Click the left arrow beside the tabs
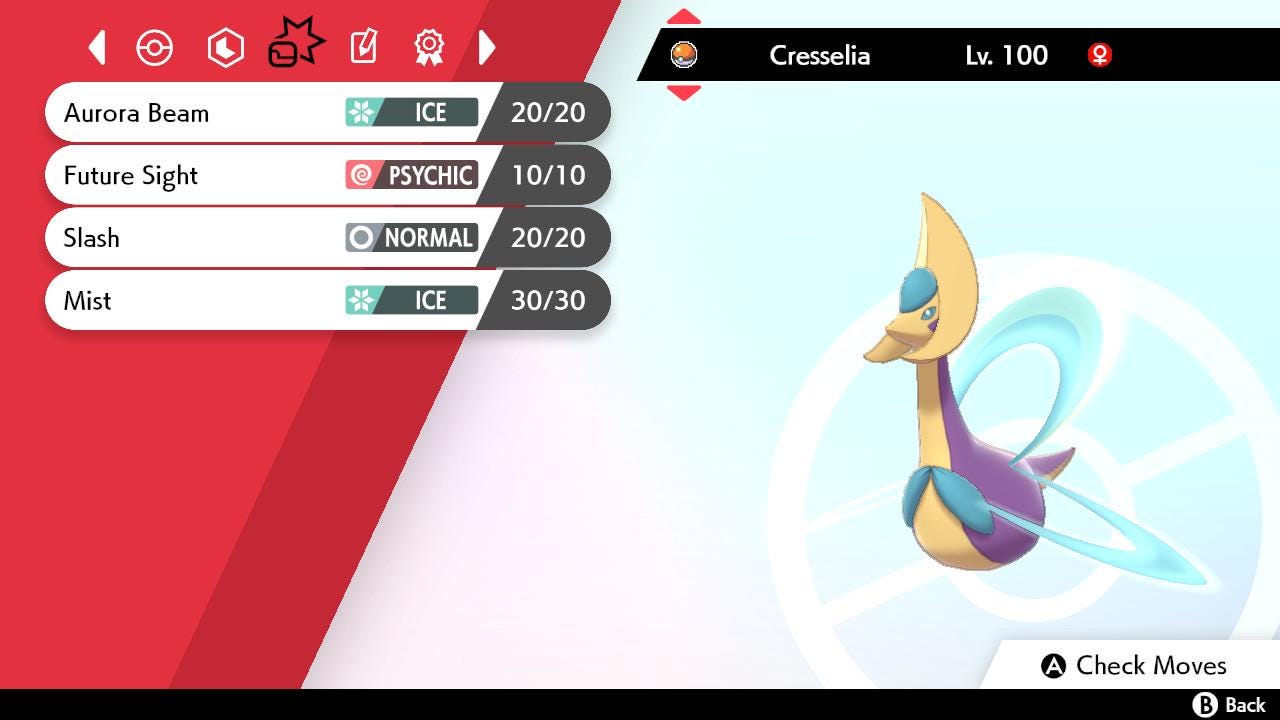The image size is (1280, 720). [x=97, y=47]
